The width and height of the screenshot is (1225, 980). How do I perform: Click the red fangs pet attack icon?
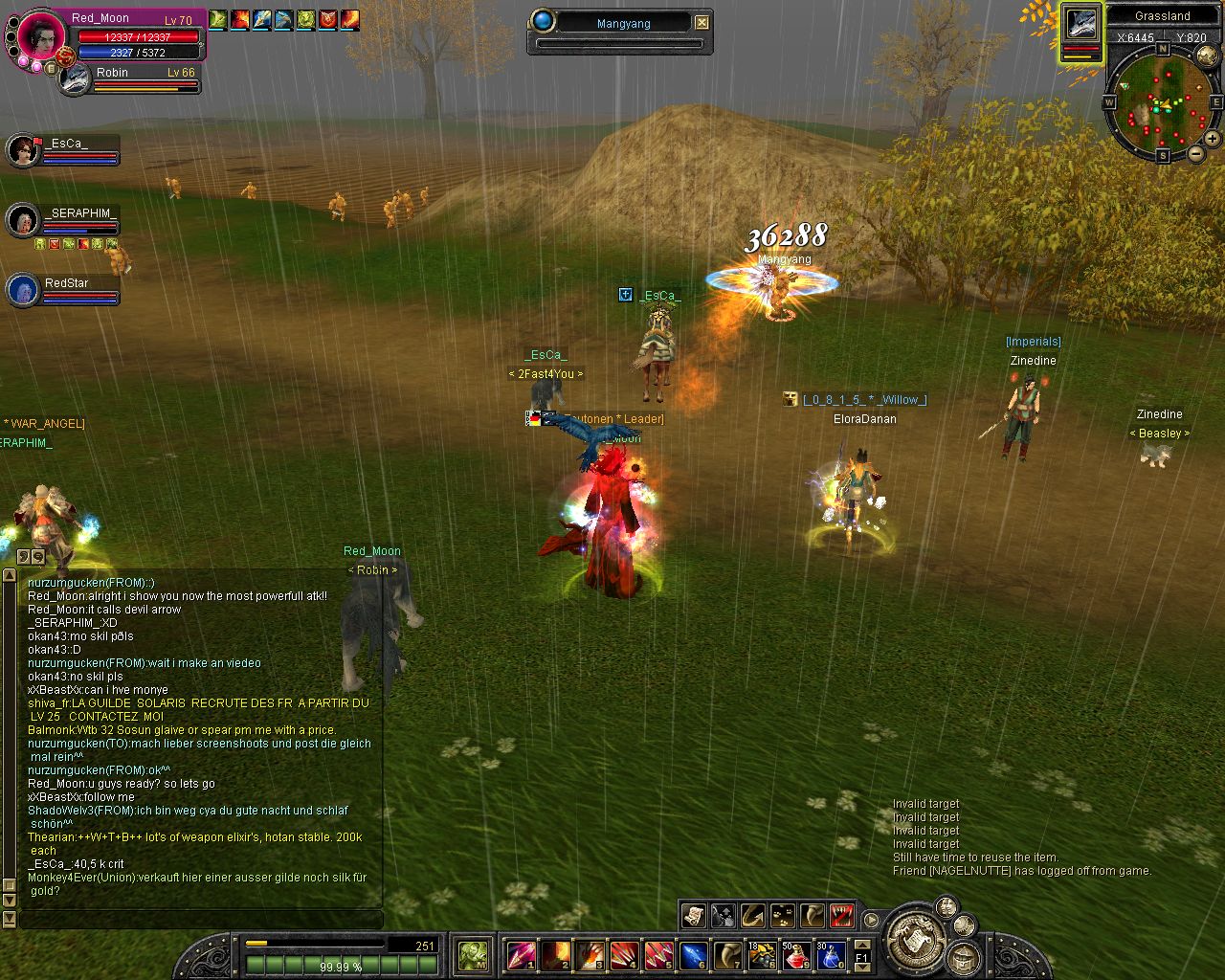(841, 915)
